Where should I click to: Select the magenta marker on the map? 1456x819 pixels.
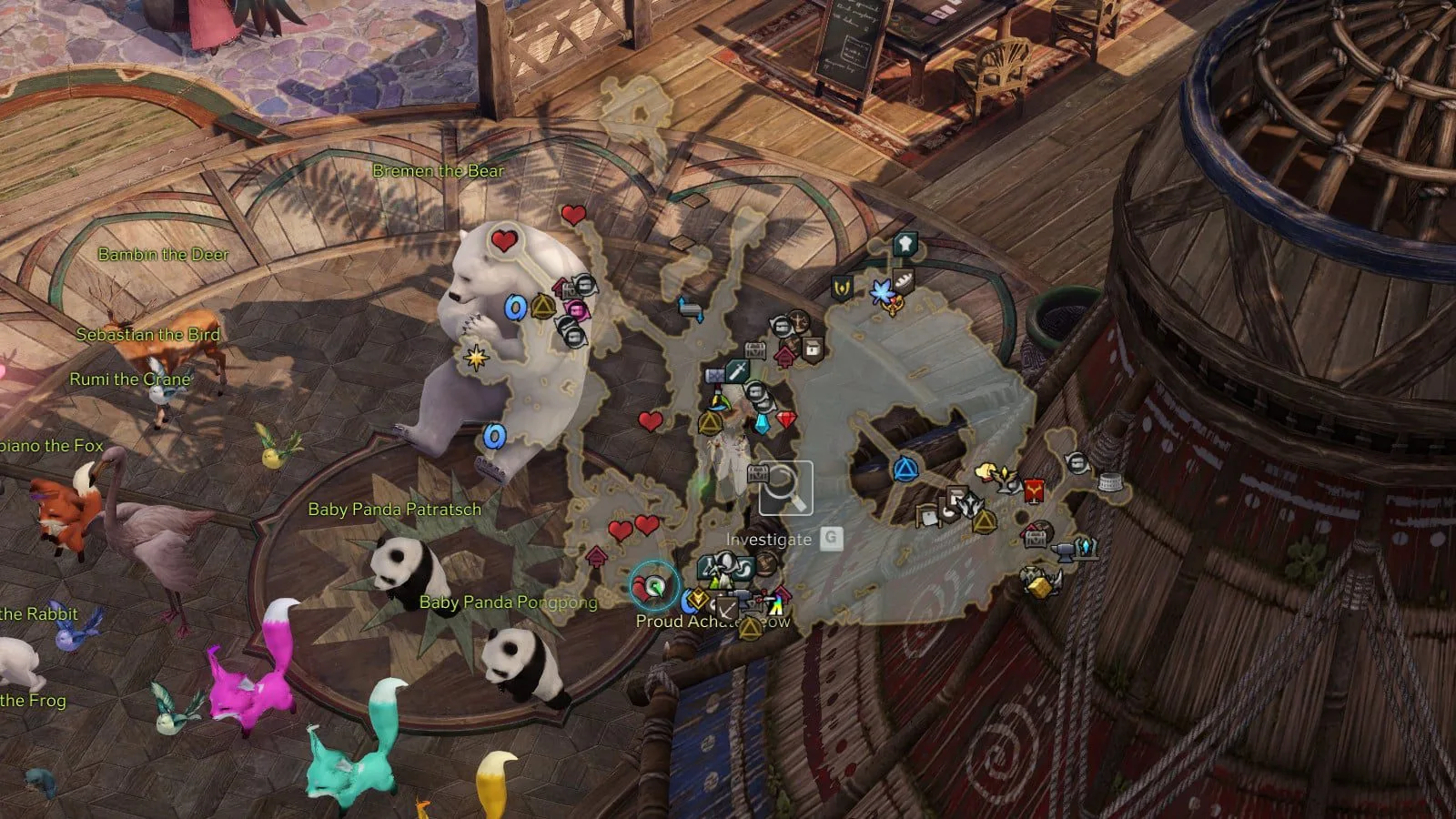pos(576,310)
